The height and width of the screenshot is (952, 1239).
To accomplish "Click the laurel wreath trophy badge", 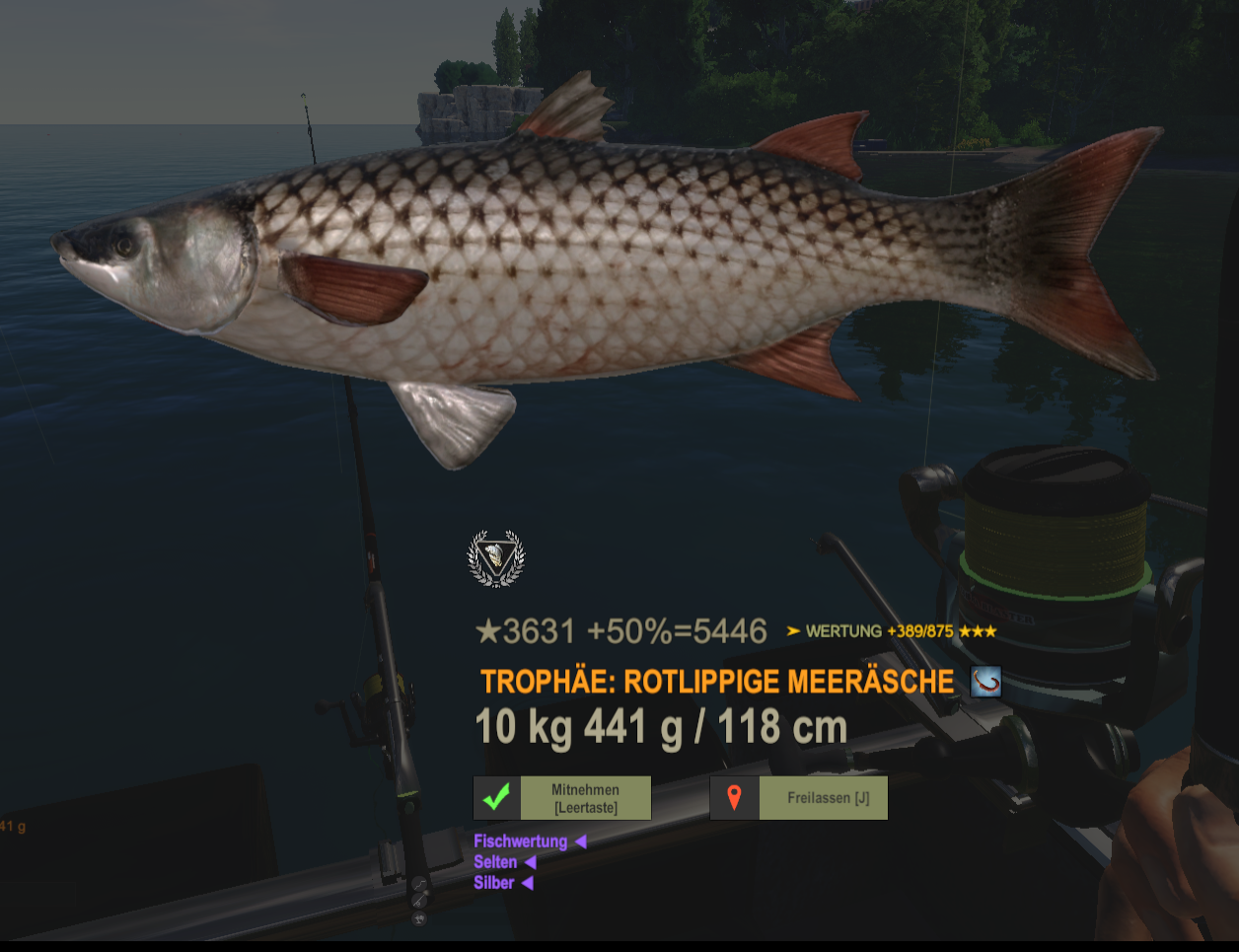I will (496, 558).
